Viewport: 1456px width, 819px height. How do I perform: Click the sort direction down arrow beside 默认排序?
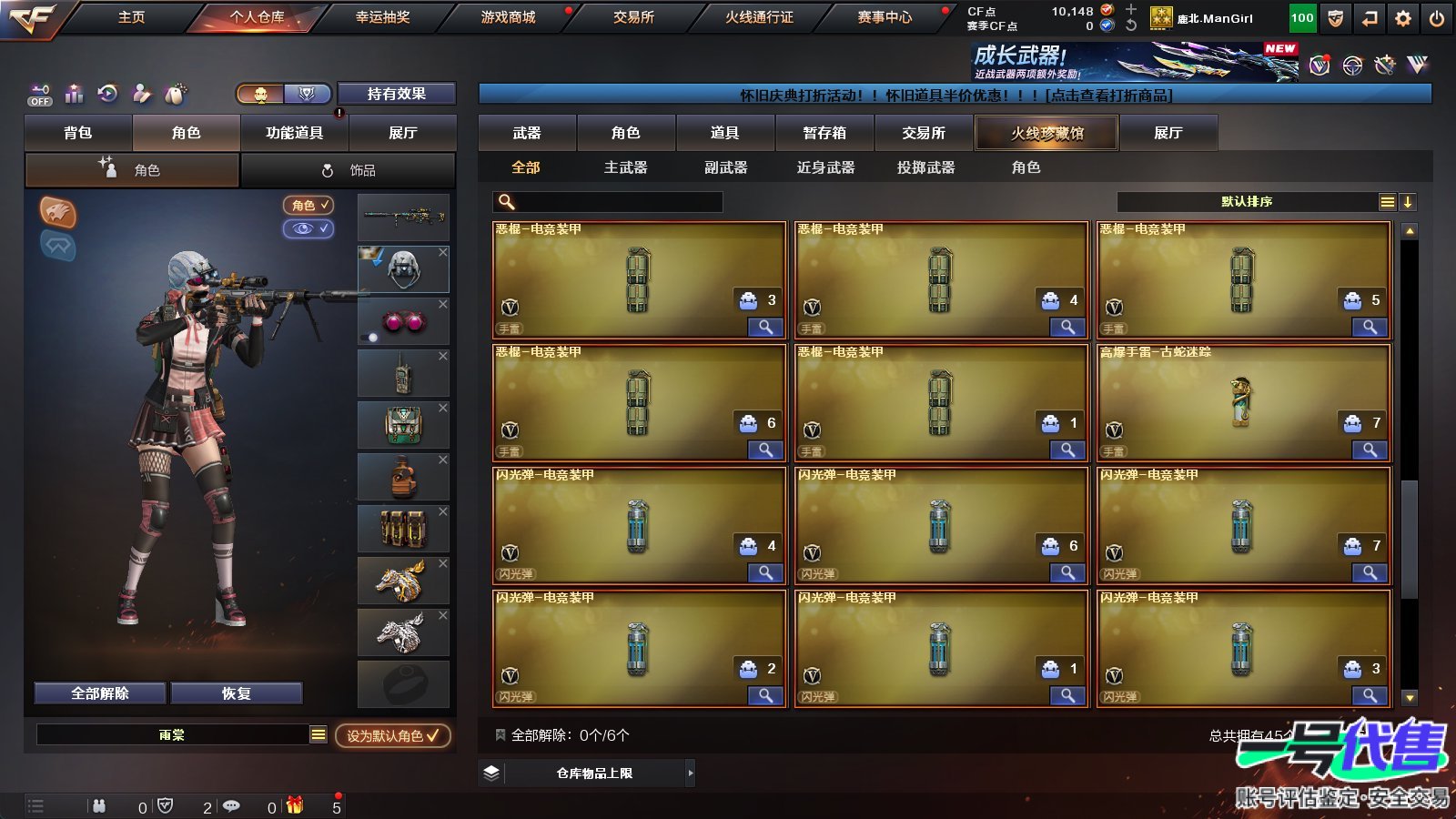pos(1409,202)
